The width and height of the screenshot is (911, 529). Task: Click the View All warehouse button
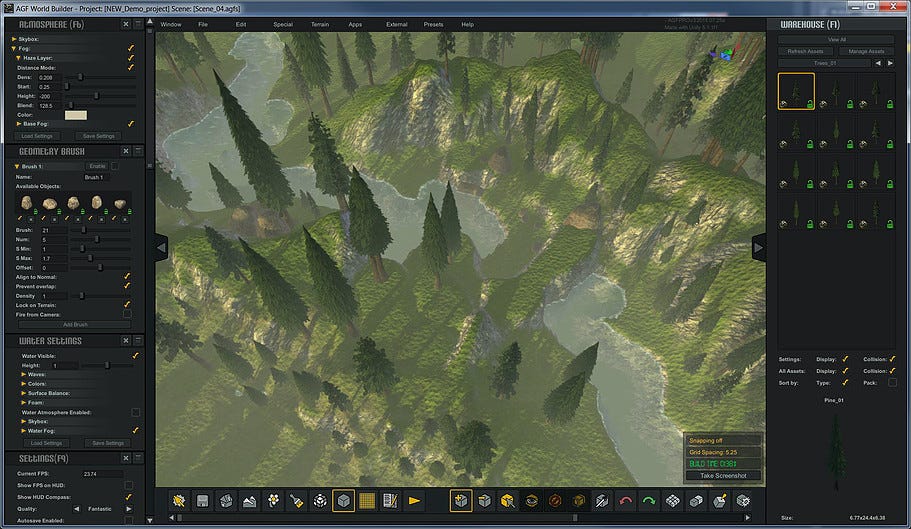pyautogui.click(x=836, y=40)
